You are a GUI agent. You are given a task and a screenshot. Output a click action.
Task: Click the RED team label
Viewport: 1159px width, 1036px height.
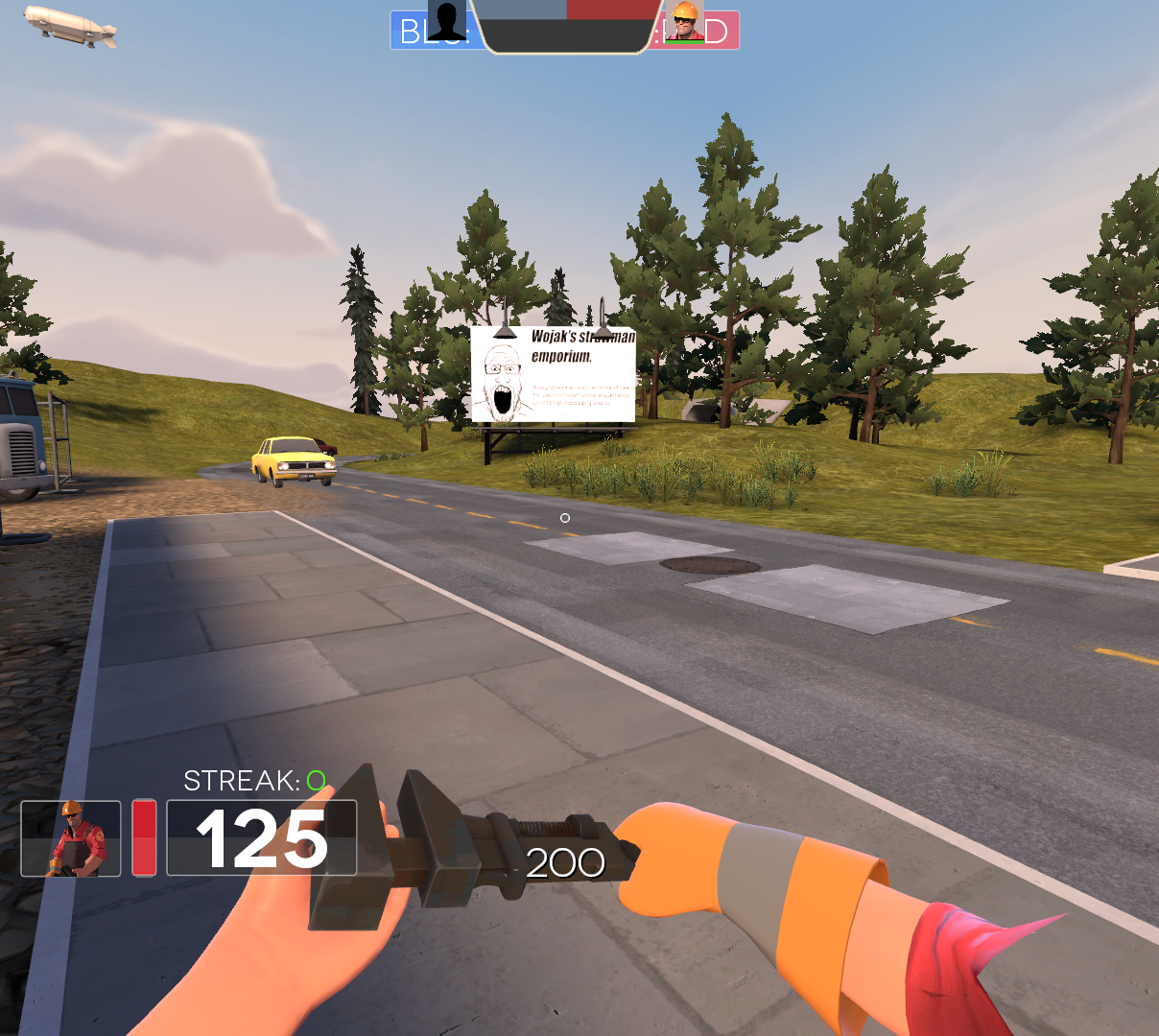[721, 32]
